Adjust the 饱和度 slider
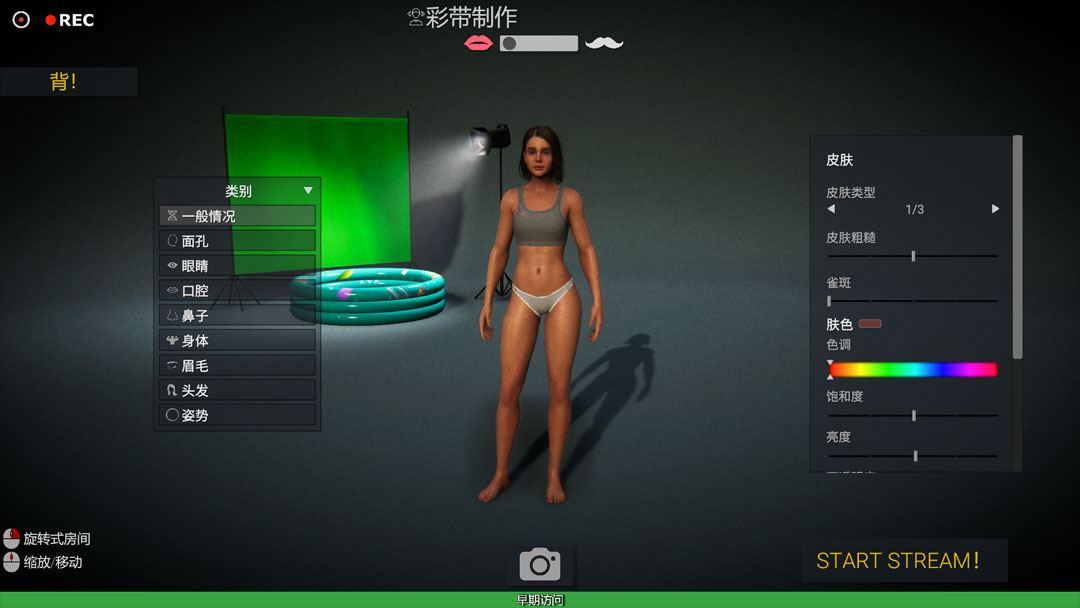The height and width of the screenshot is (608, 1080). click(x=913, y=415)
